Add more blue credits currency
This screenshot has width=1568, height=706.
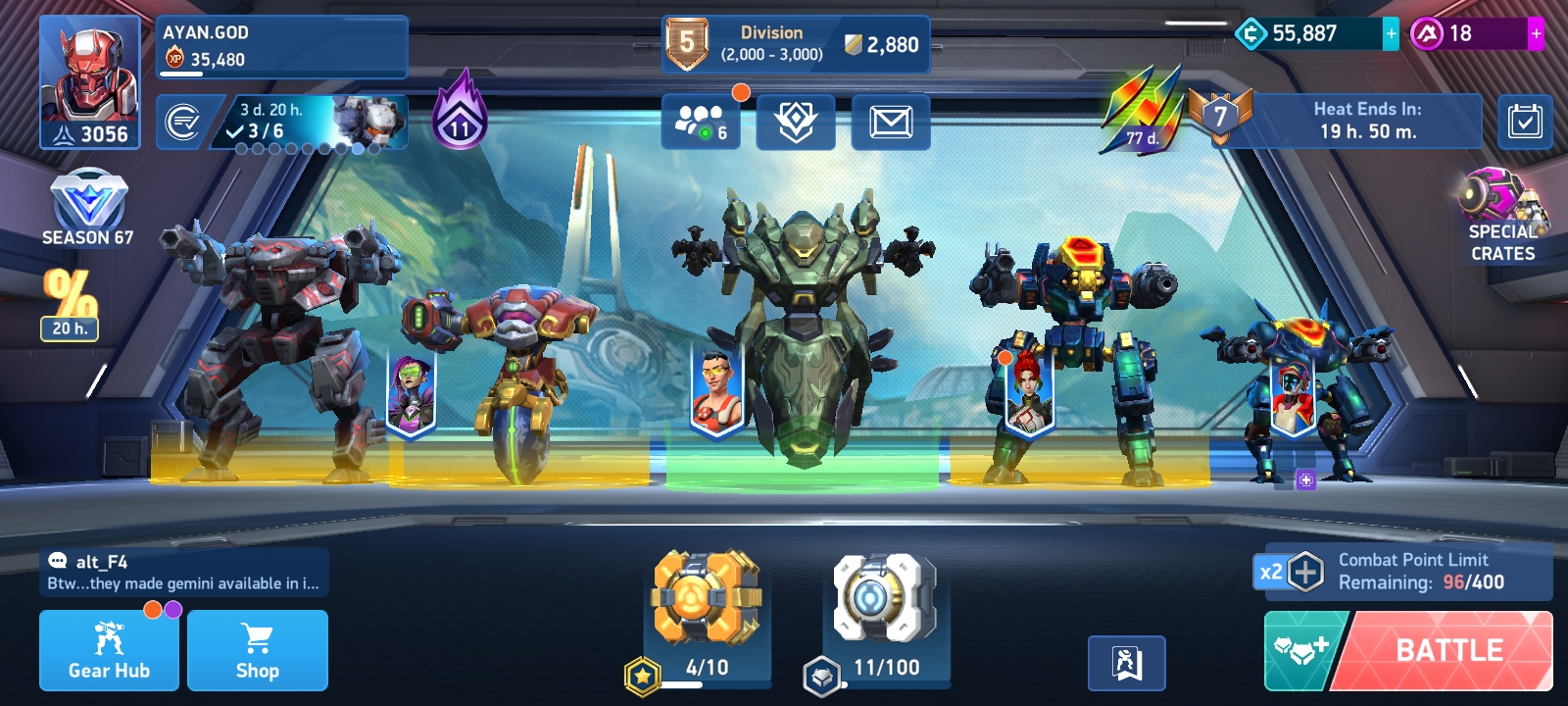coord(1391,33)
